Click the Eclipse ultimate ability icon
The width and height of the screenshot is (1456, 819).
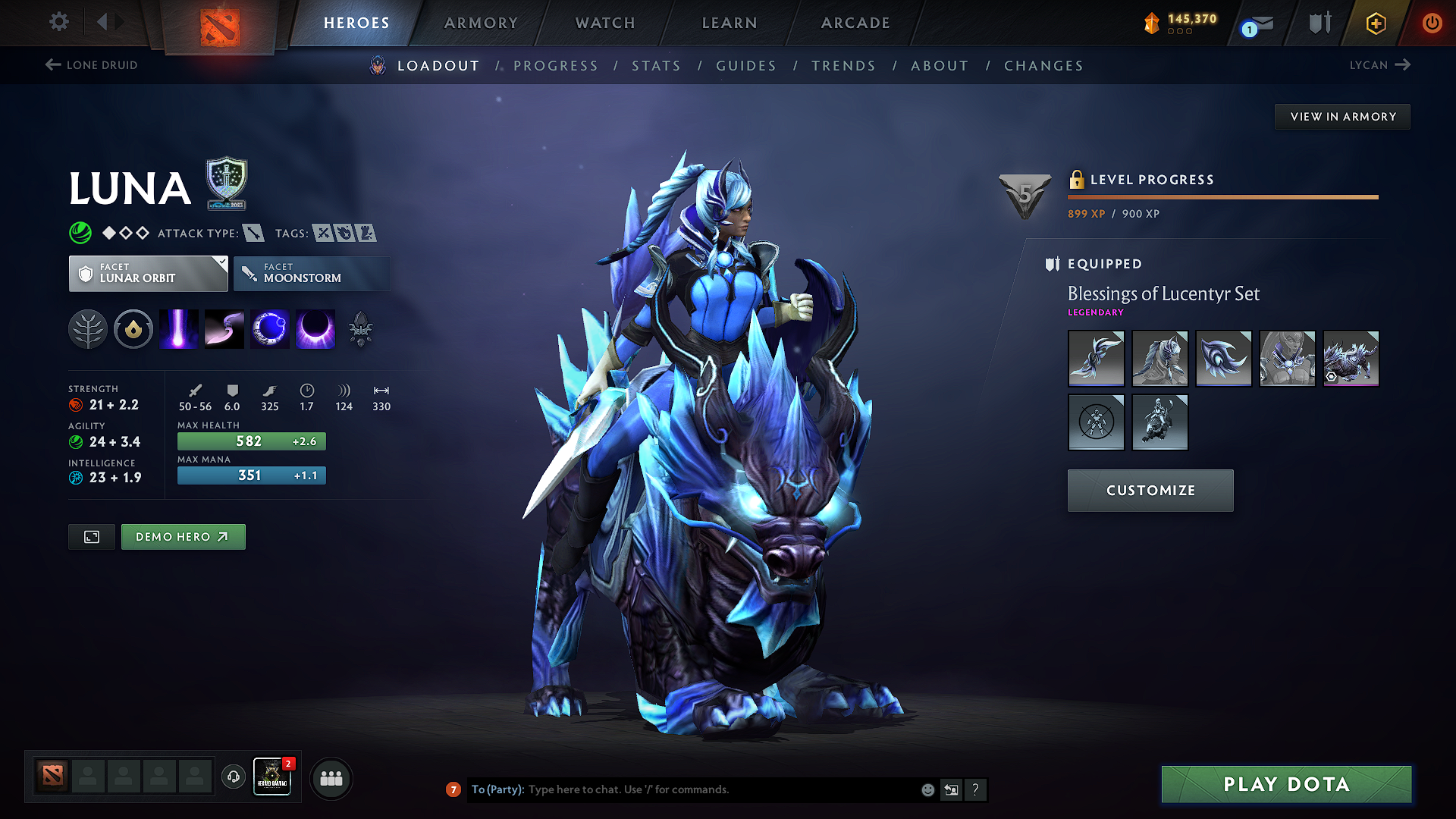tap(315, 328)
